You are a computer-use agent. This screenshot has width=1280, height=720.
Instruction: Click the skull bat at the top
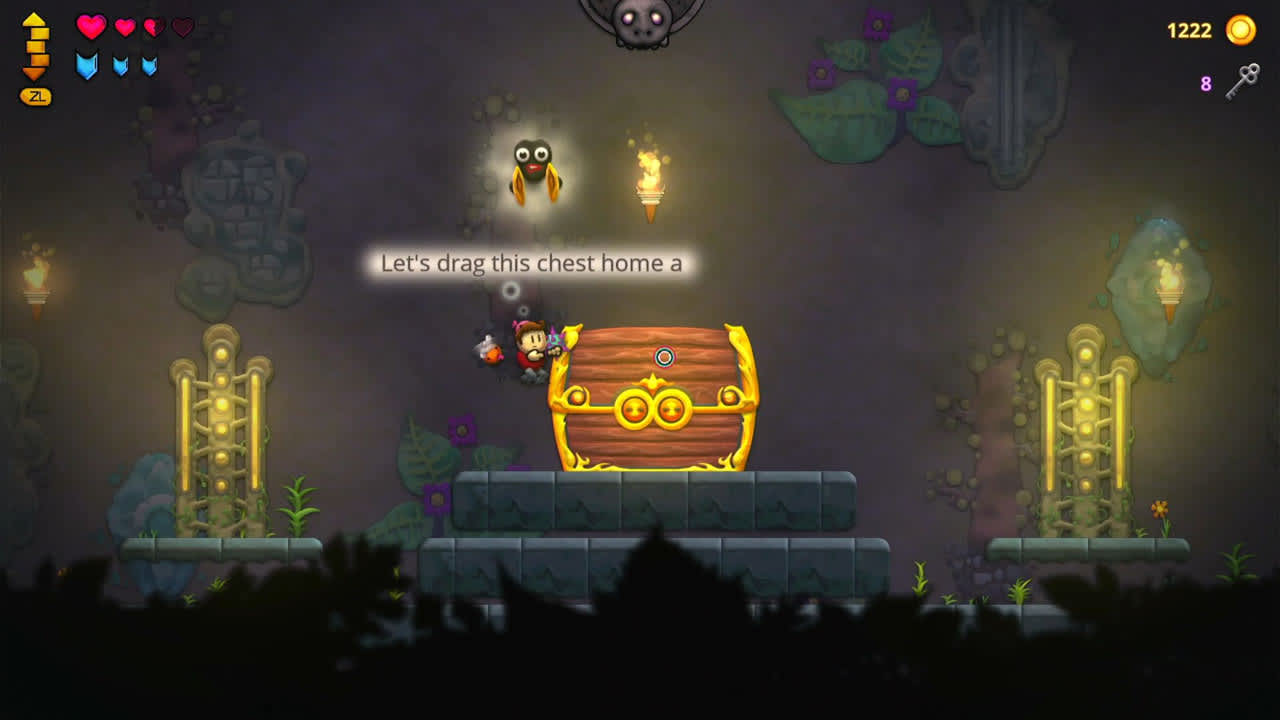pyautogui.click(x=641, y=22)
